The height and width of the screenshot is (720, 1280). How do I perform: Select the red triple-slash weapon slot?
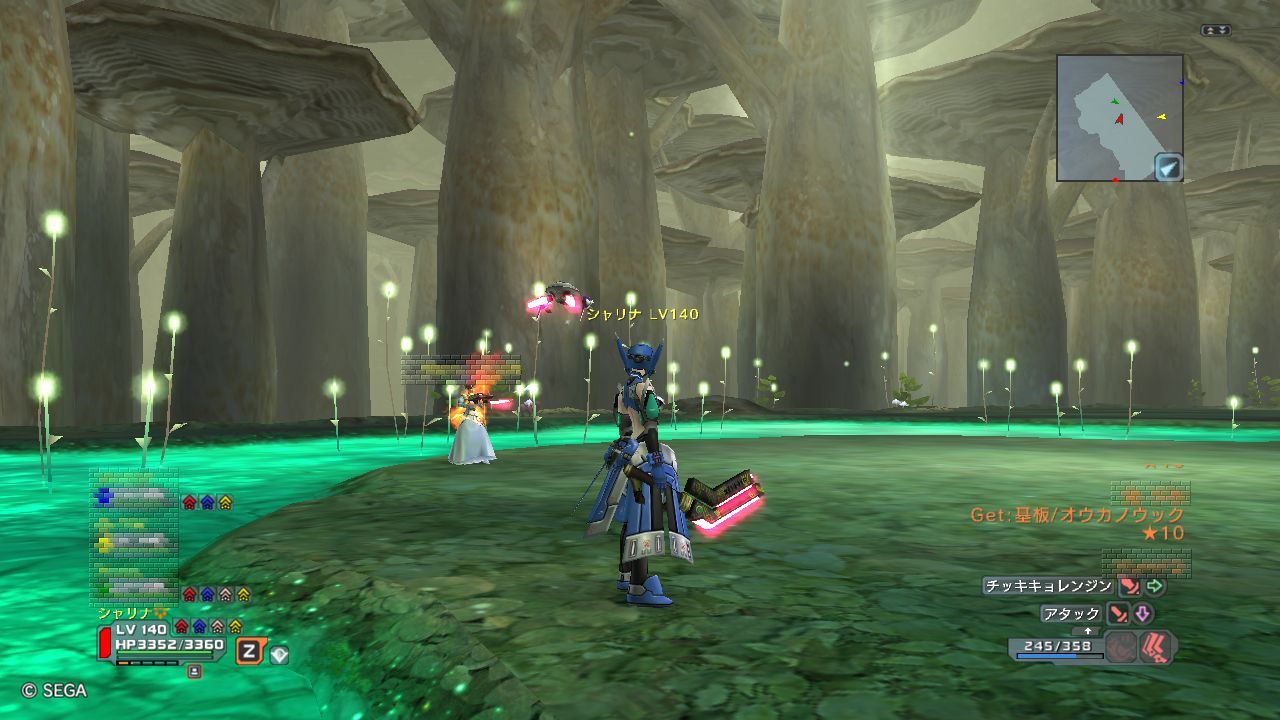(x=1158, y=647)
